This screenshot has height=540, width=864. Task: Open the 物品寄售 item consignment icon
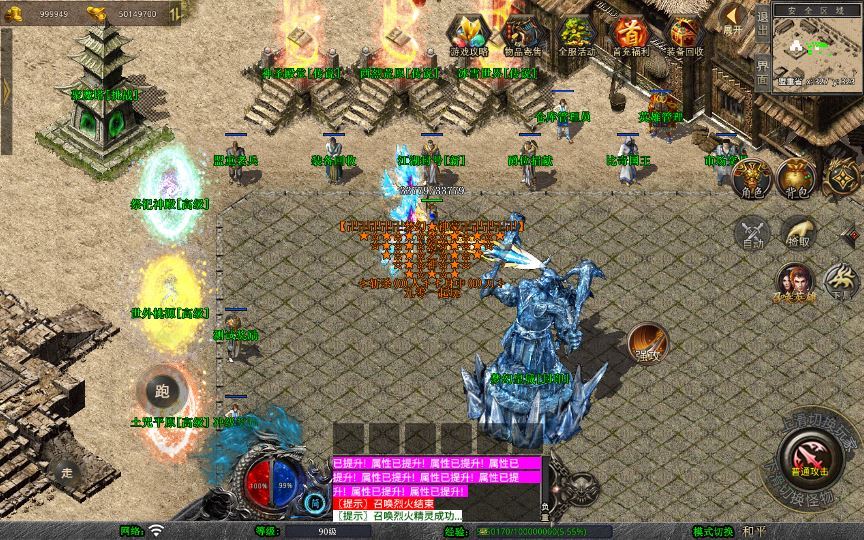pos(522,35)
